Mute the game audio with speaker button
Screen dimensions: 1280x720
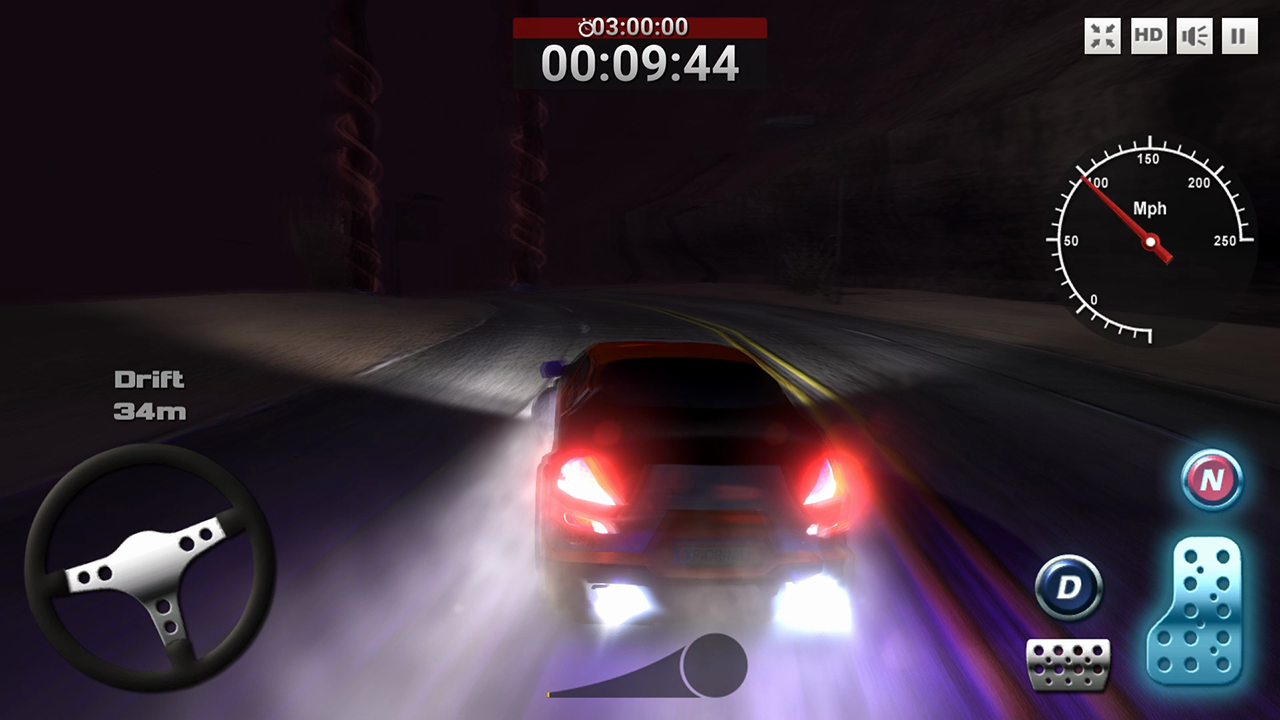coord(1192,34)
